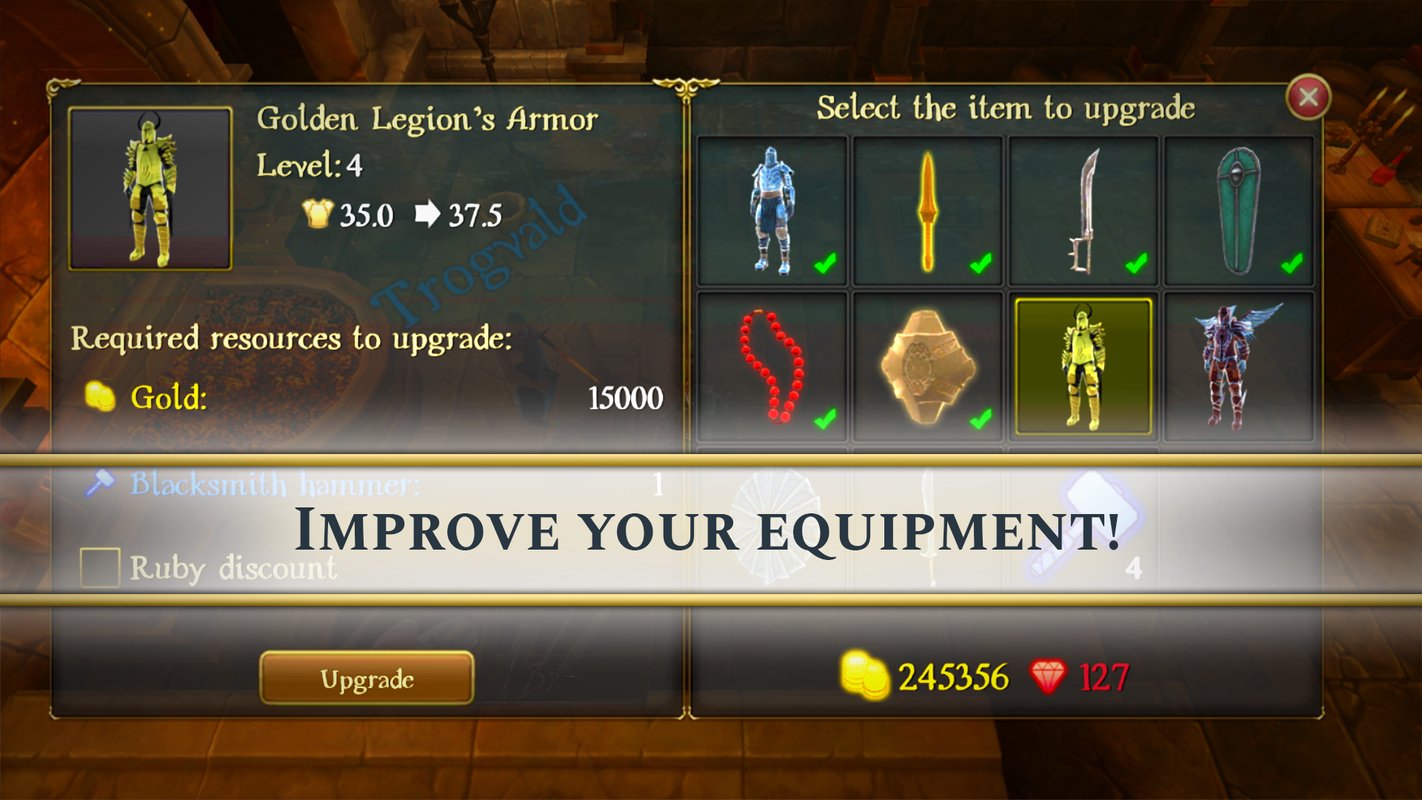The width and height of the screenshot is (1422, 800).
Task: Select the red bead necklace
Action: coord(772,366)
